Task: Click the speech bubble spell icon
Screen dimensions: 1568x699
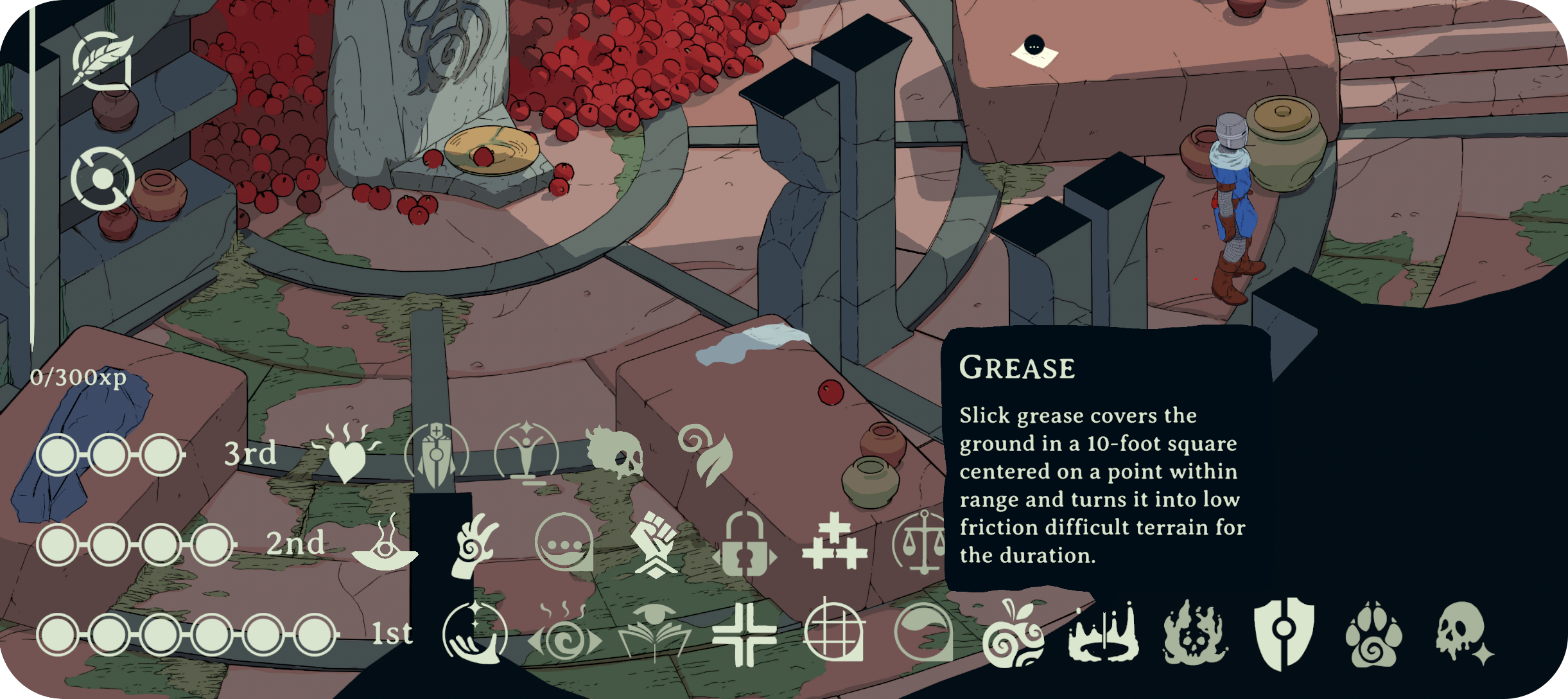Action: pos(563,543)
